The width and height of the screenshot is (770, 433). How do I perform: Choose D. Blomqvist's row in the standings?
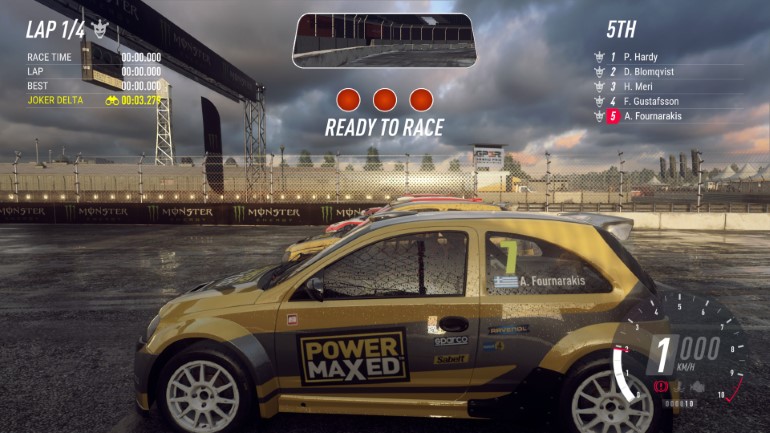click(x=652, y=72)
